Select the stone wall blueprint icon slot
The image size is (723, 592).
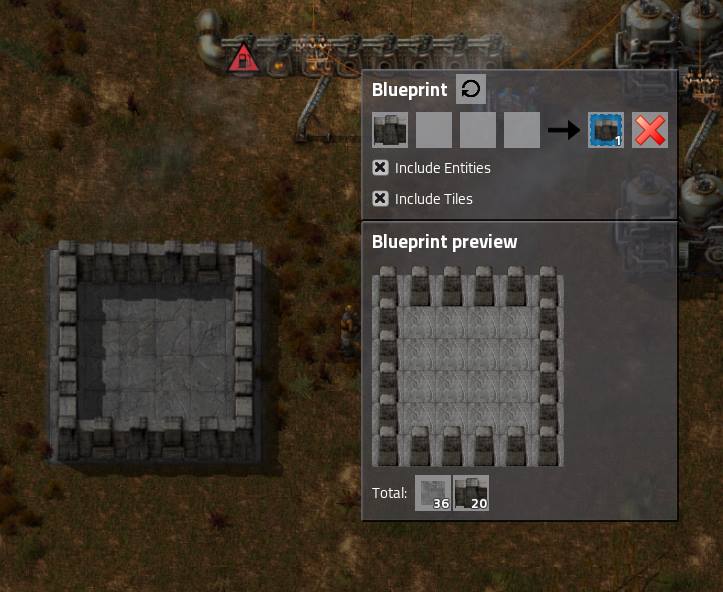click(x=390, y=130)
